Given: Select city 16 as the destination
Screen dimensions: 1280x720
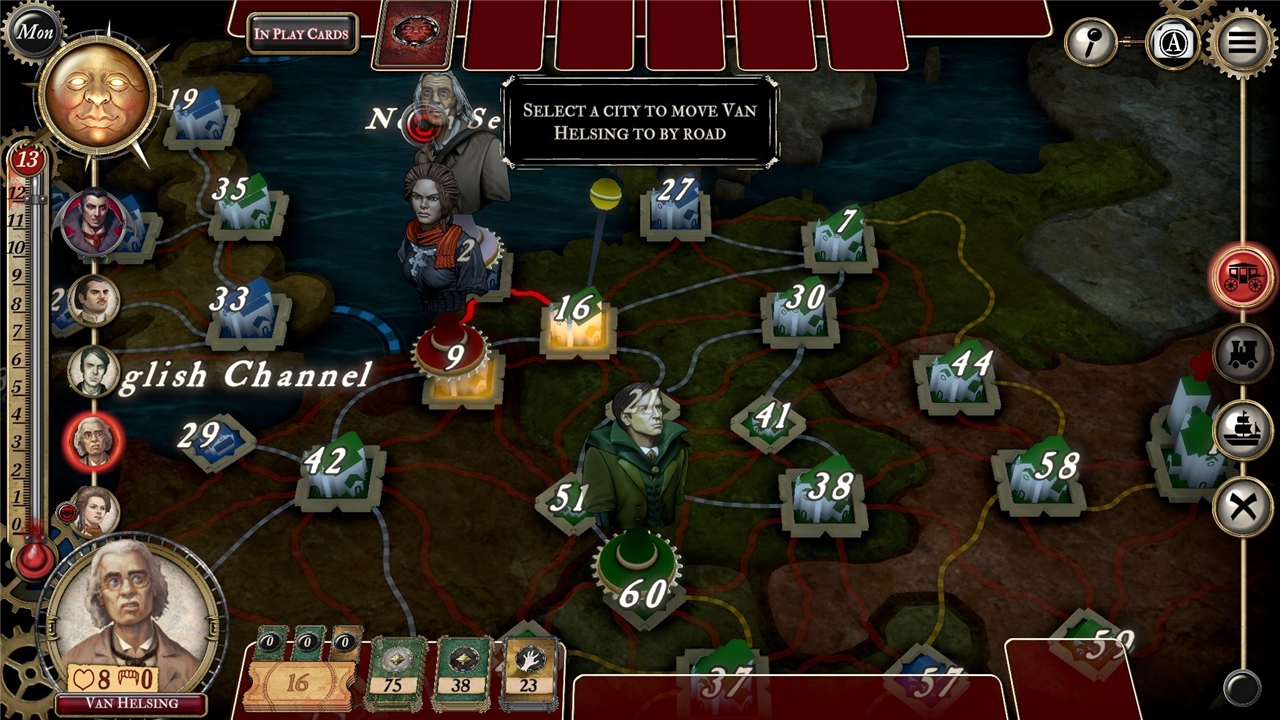Looking at the screenshot, I should (x=577, y=320).
